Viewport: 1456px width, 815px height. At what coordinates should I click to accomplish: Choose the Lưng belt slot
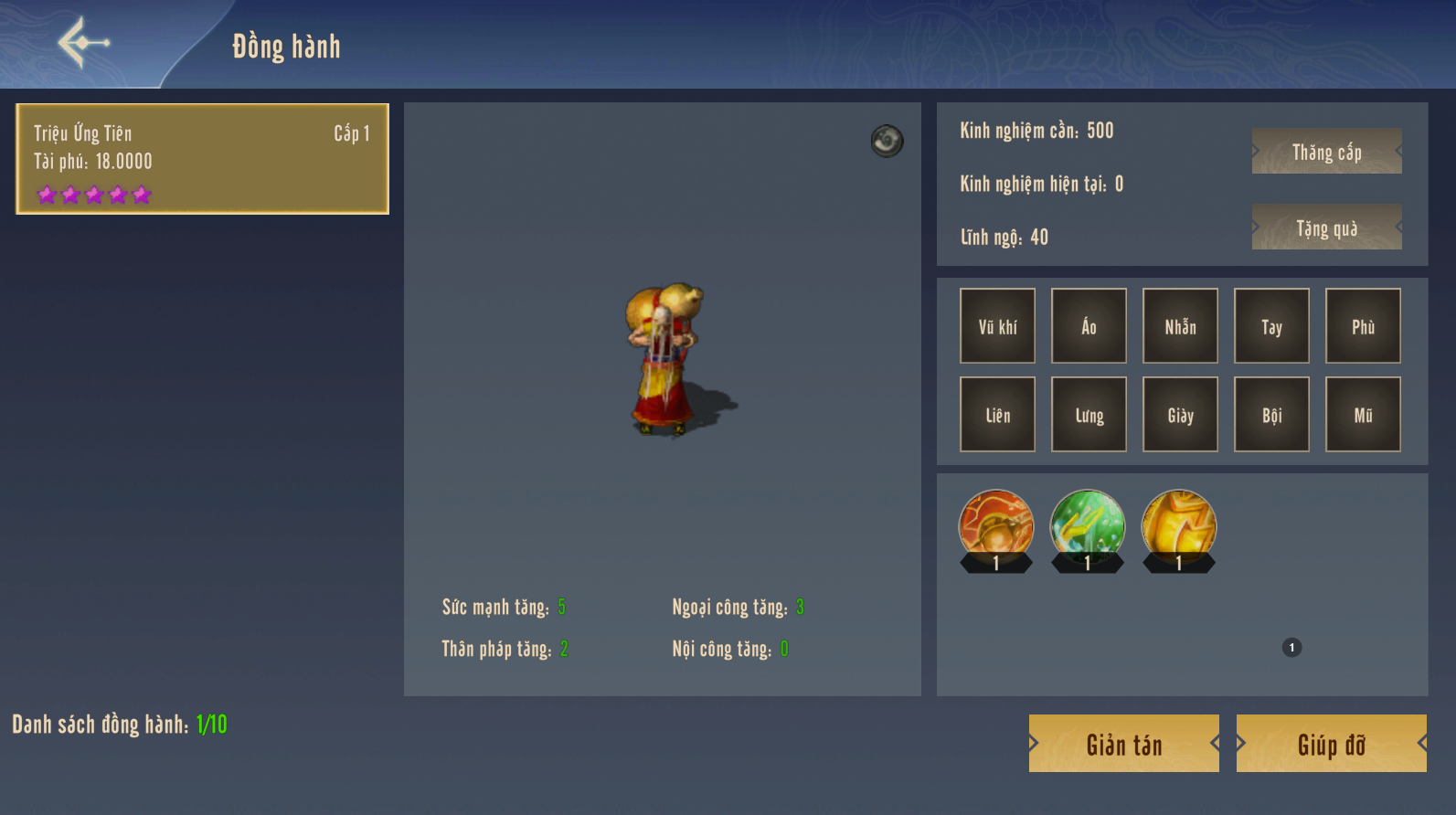coord(1089,415)
